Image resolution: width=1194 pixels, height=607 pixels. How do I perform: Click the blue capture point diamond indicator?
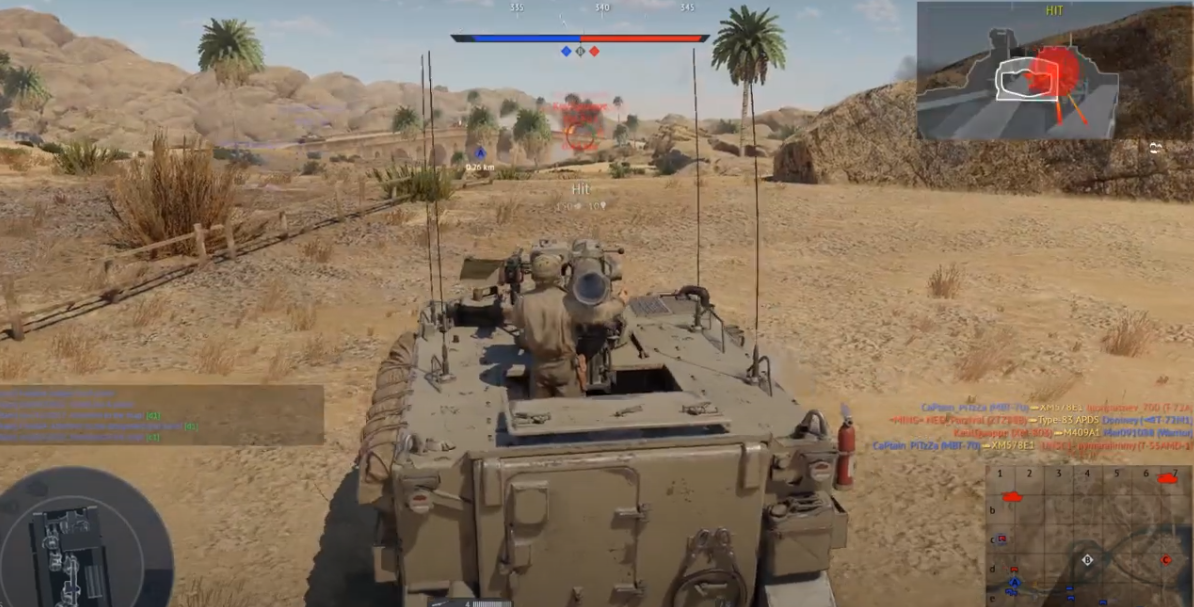pyautogui.click(x=566, y=51)
